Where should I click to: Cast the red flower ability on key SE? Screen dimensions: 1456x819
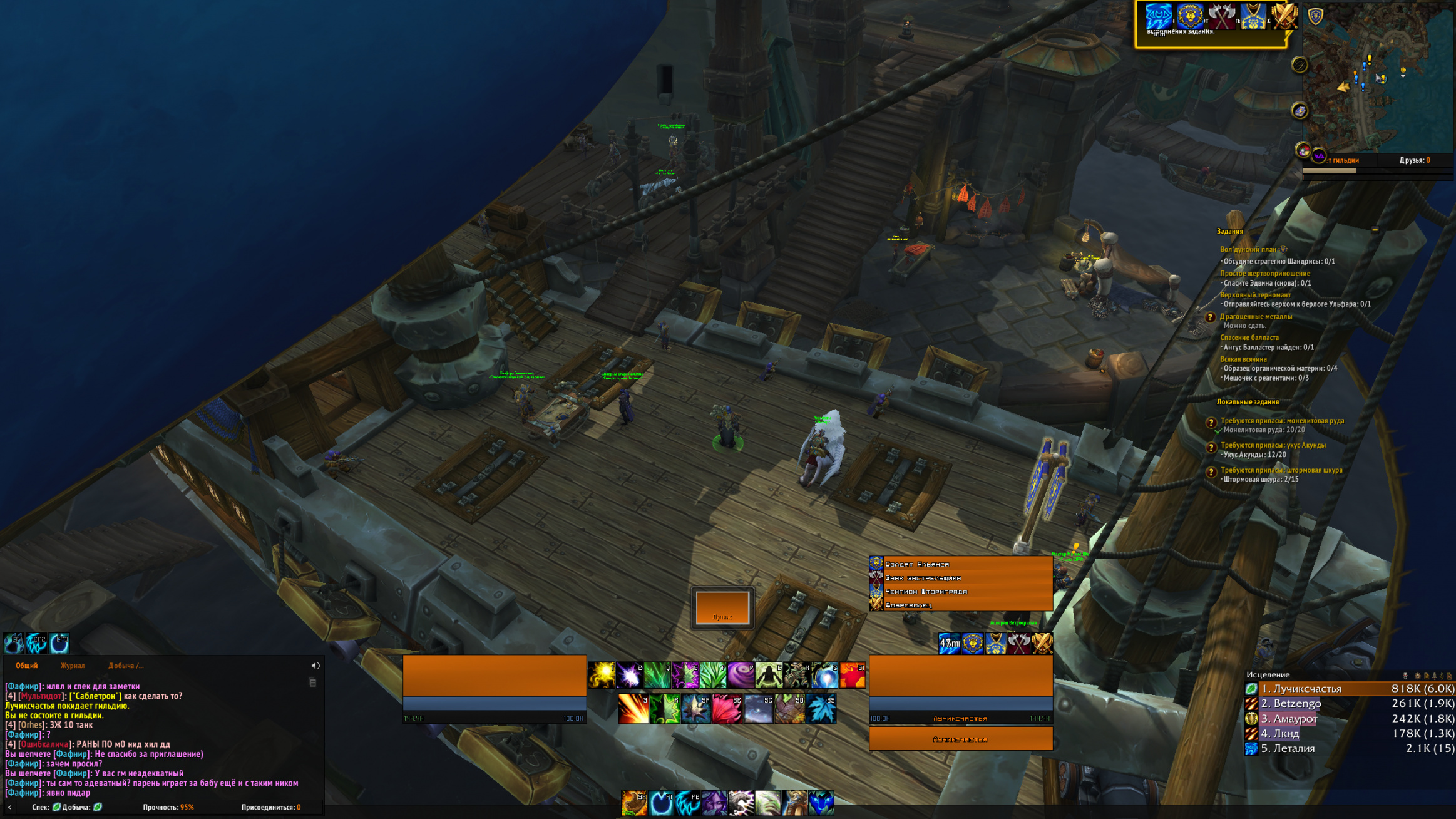coord(727,709)
